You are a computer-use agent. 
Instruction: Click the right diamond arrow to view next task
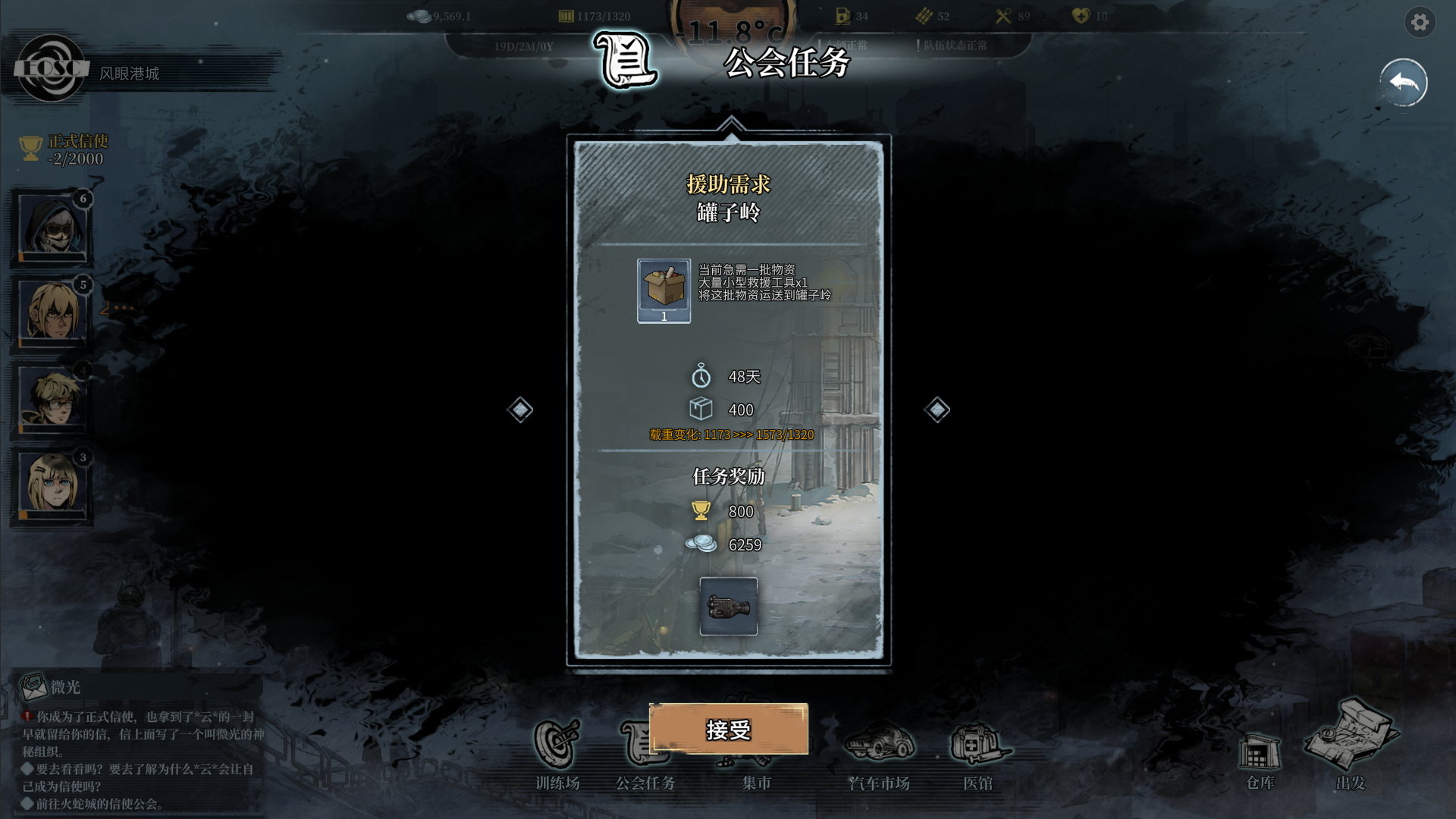pos(937,409)
